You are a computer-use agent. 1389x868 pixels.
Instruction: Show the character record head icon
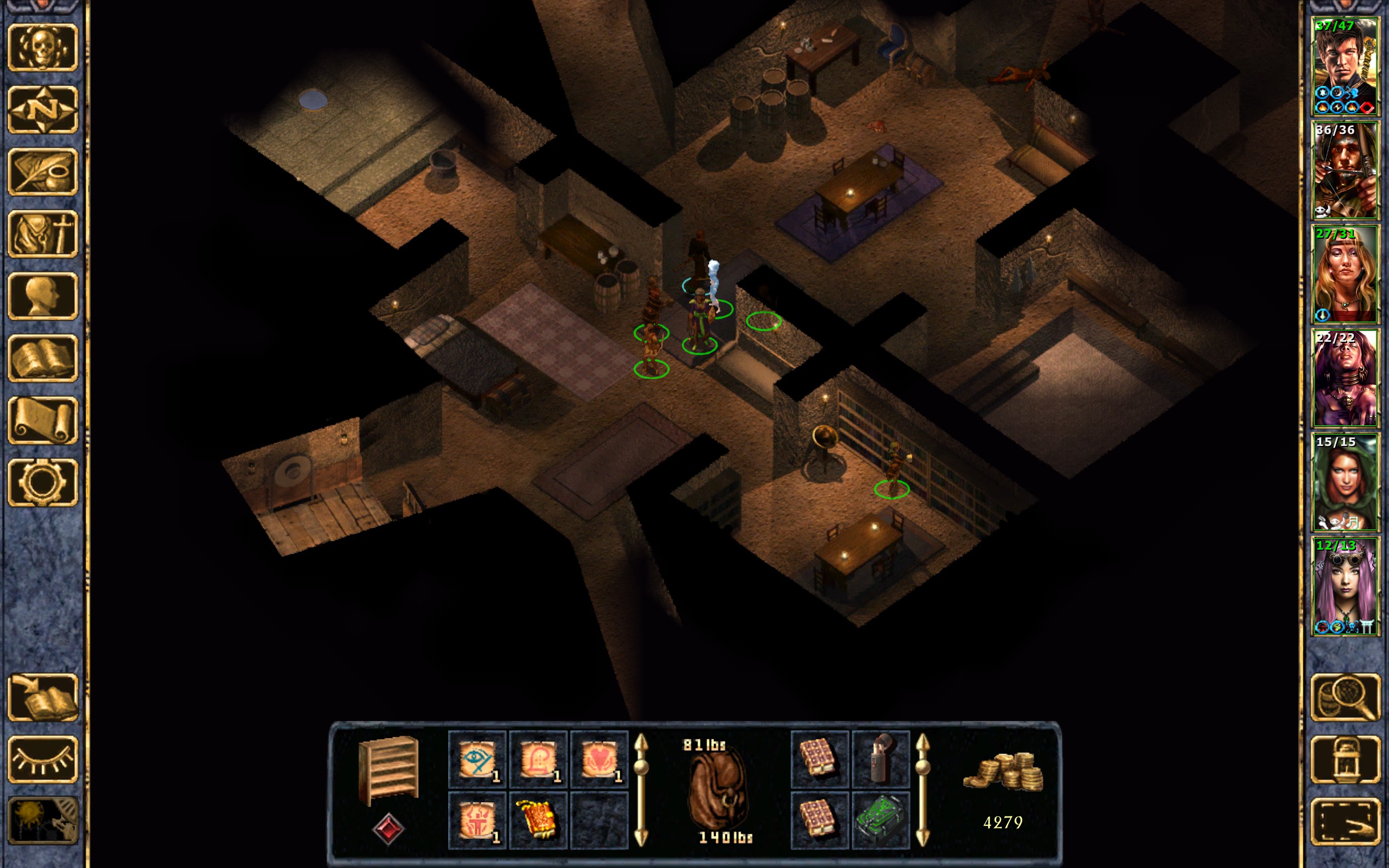[42, 296]
